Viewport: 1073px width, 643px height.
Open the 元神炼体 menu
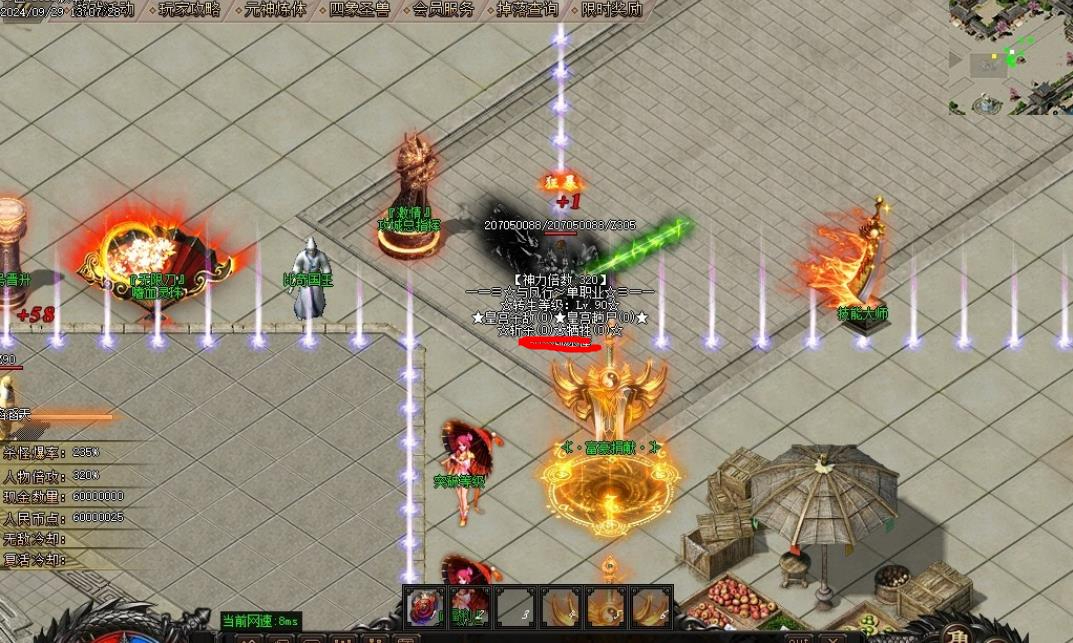[275, 10]
